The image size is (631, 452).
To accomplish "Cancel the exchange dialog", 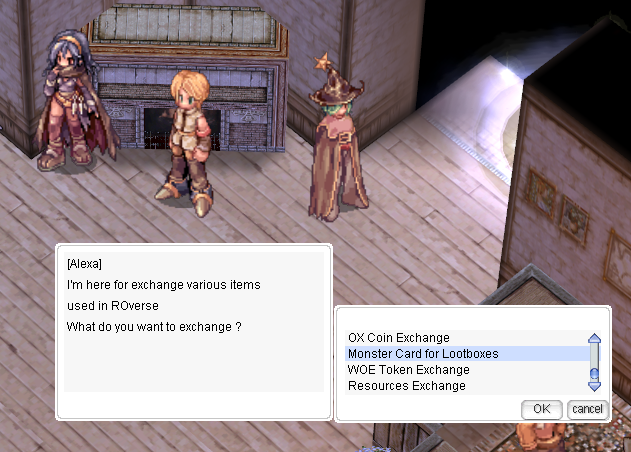I will coord(588,408).
